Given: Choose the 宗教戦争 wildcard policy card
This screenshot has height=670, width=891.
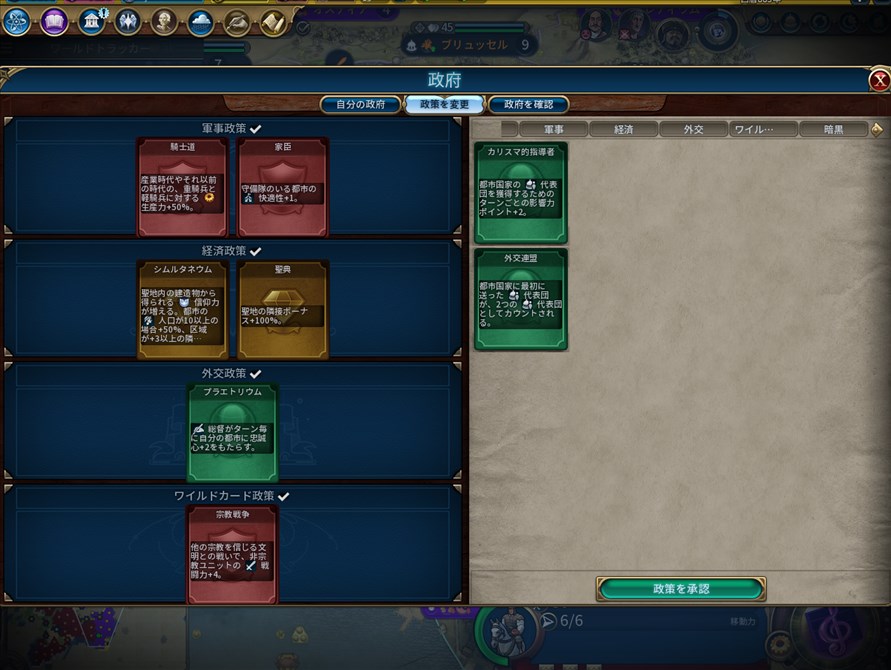Looking at the screenshot, I should (x=232, y=553).
